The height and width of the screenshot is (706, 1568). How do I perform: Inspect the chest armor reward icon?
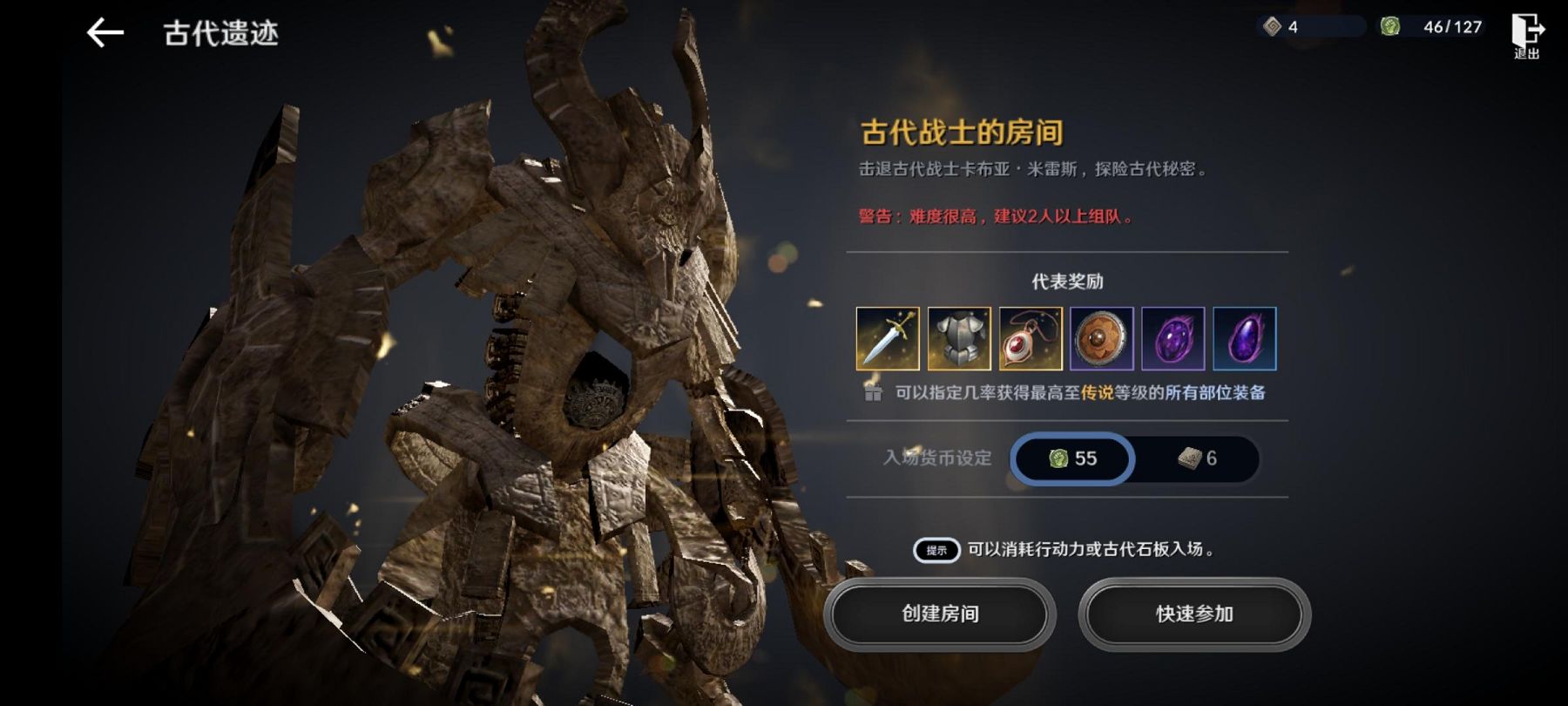(959, 338)
